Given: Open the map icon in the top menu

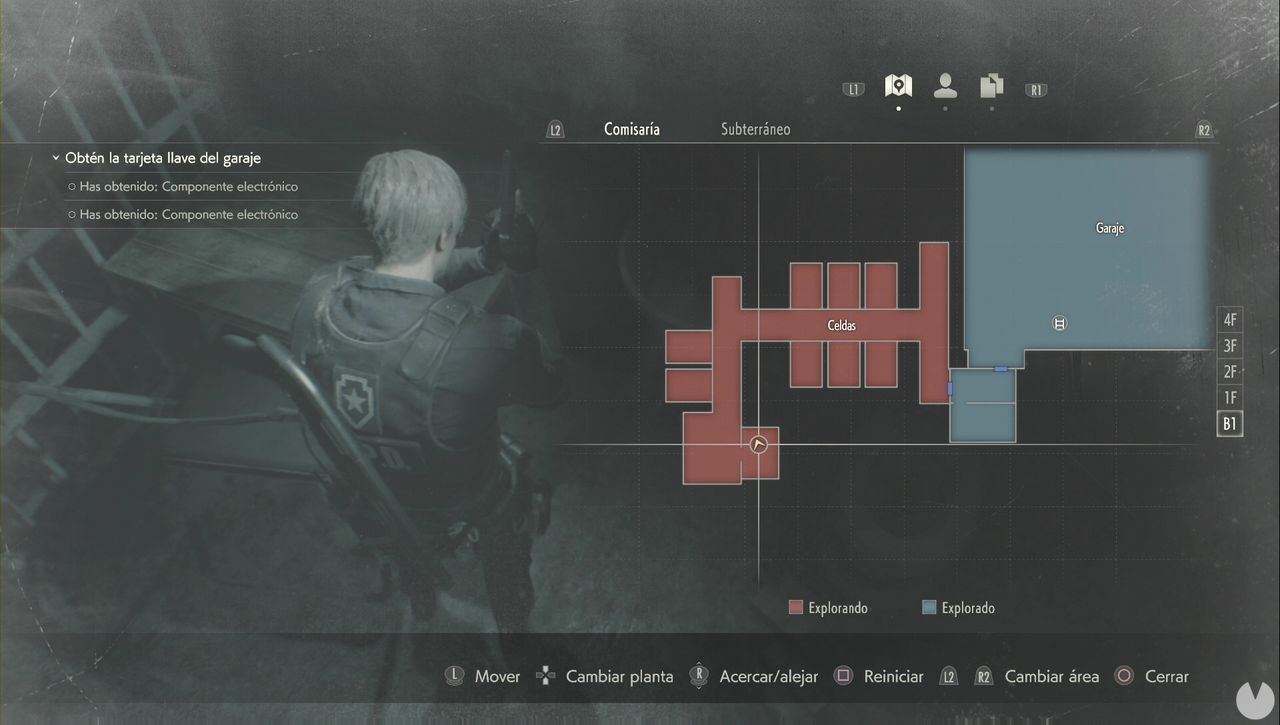Looking at the screenshot, I should point(897,86).
